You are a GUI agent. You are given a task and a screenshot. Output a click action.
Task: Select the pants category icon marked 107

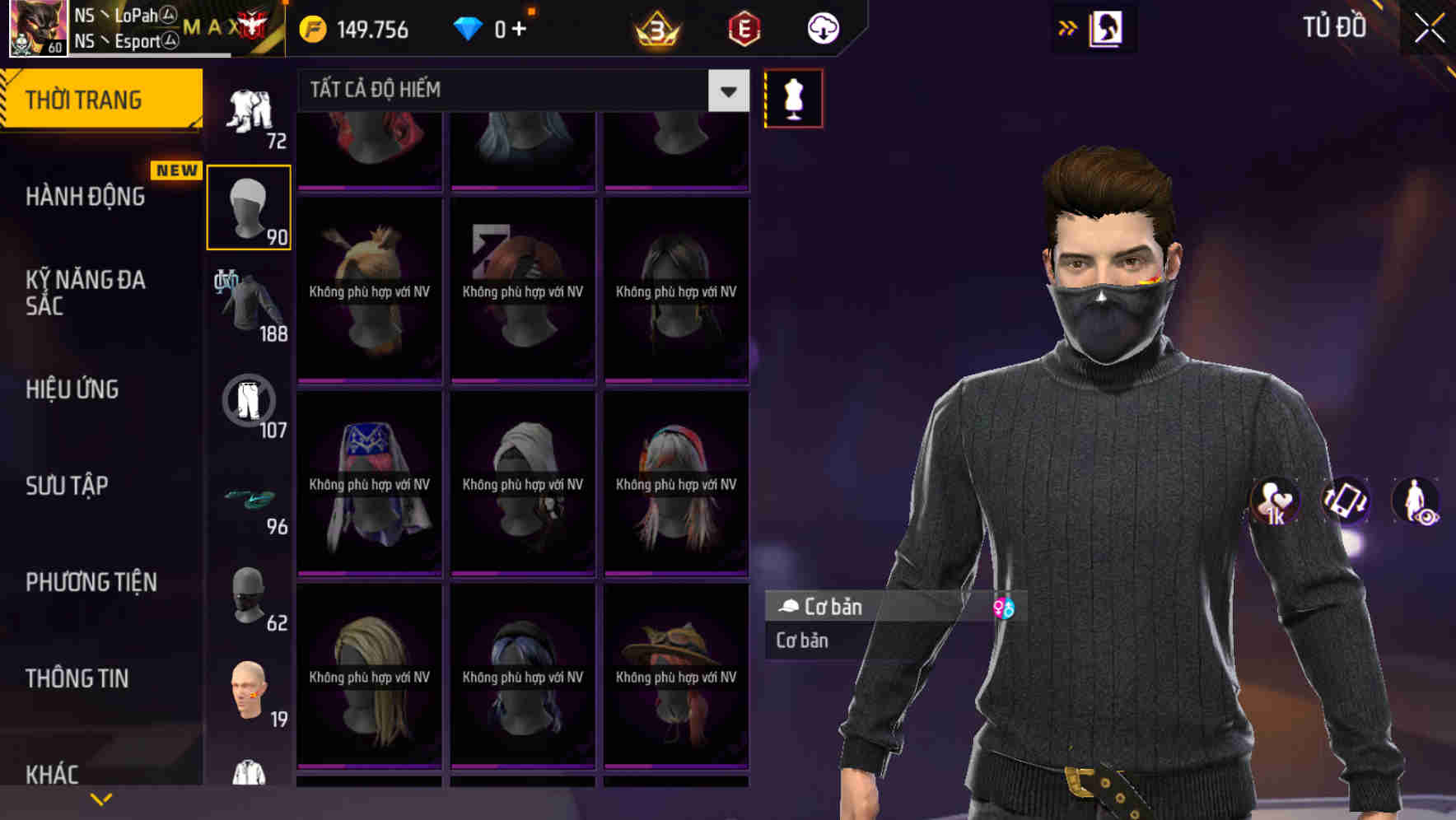[249, 403]
